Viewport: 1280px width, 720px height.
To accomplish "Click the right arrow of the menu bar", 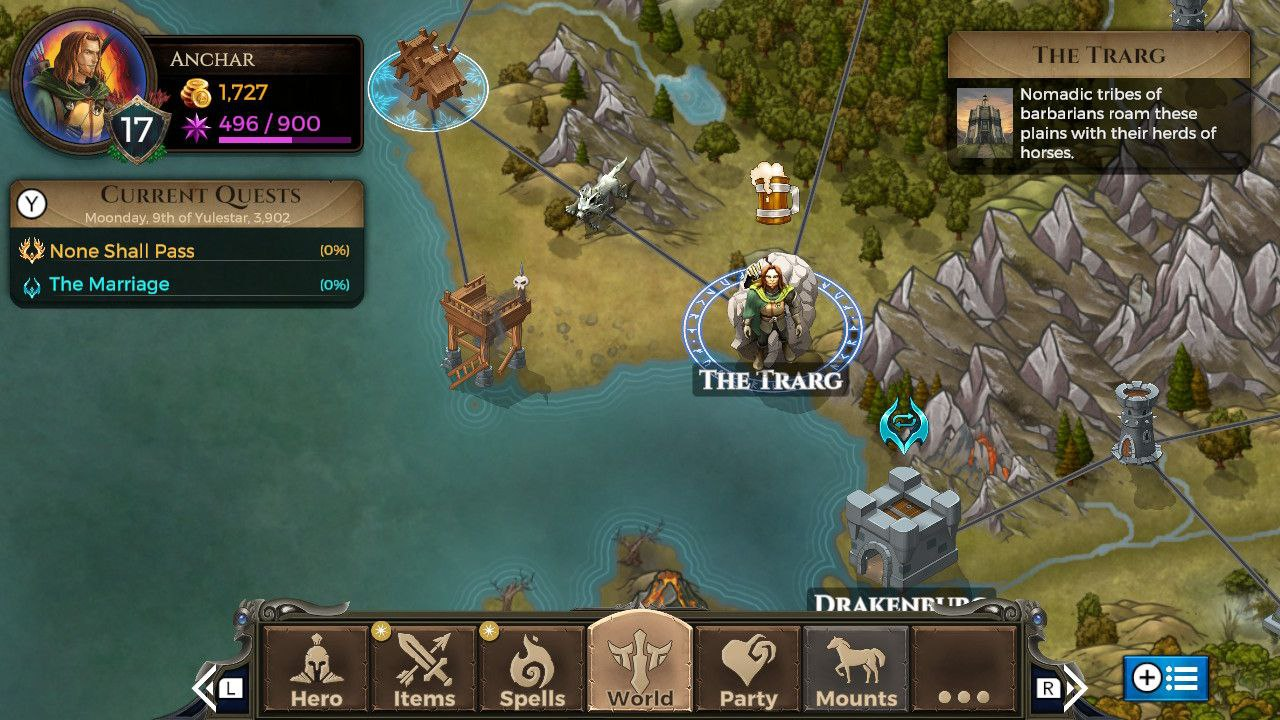I will tap(1074, 687).
